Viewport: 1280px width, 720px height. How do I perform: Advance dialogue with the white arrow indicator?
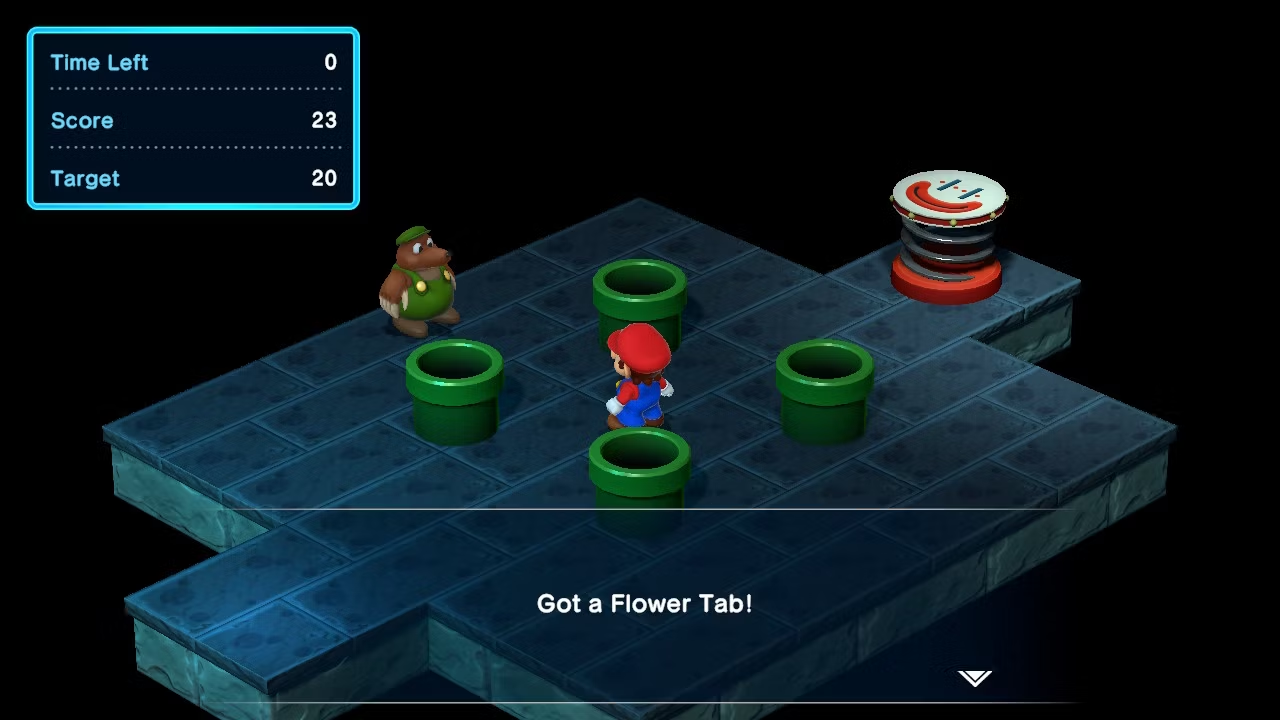(975, 679)
